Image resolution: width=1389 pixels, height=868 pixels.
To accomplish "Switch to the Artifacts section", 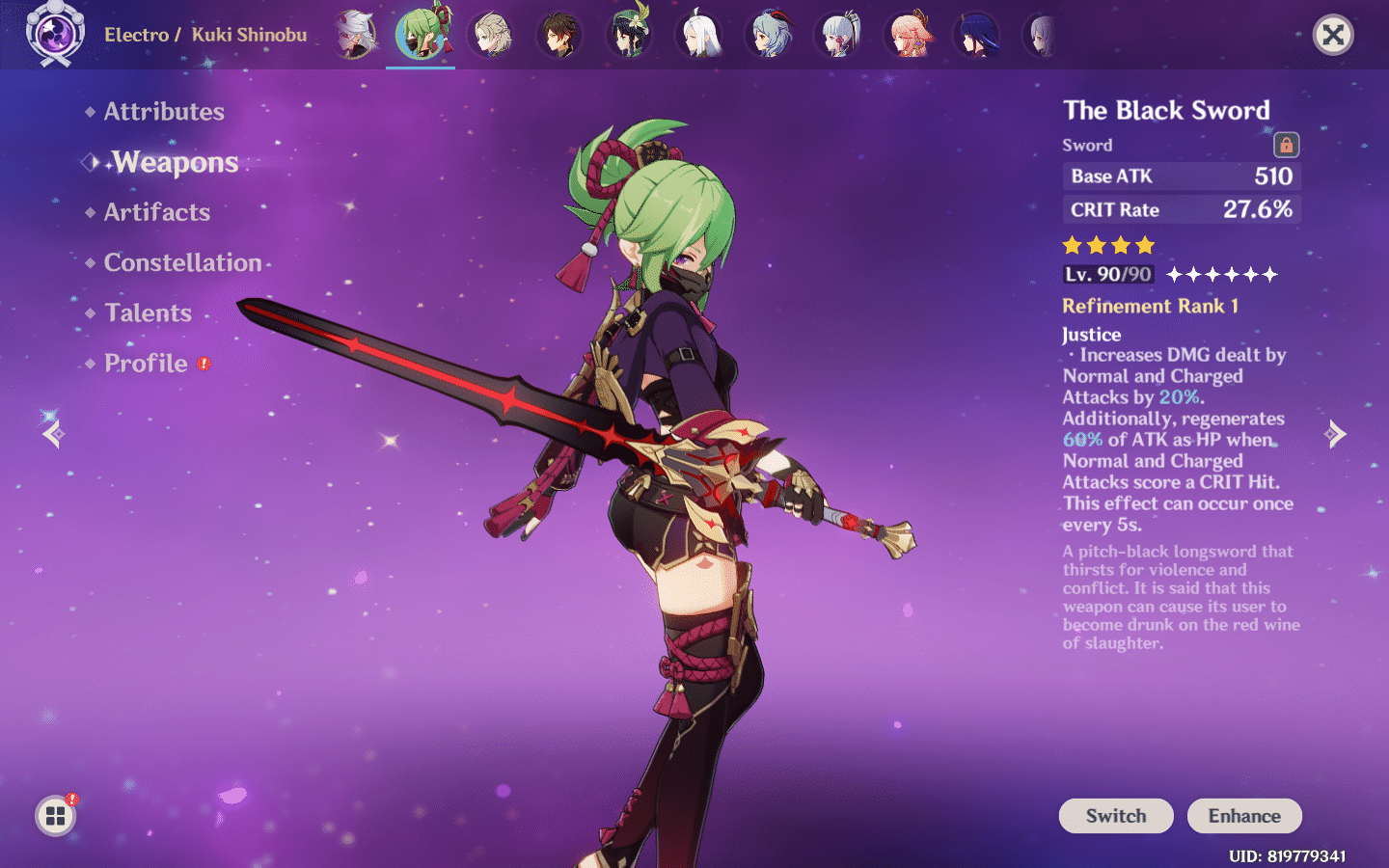I will pyautogui.click(x=156, y=212).
